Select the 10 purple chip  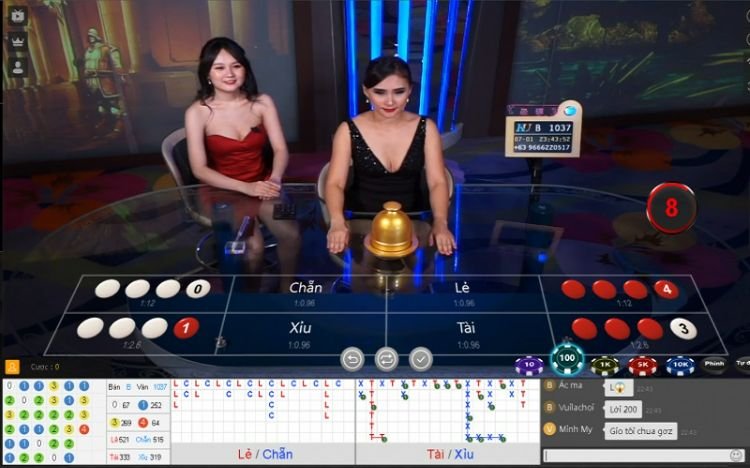(529, 366)
